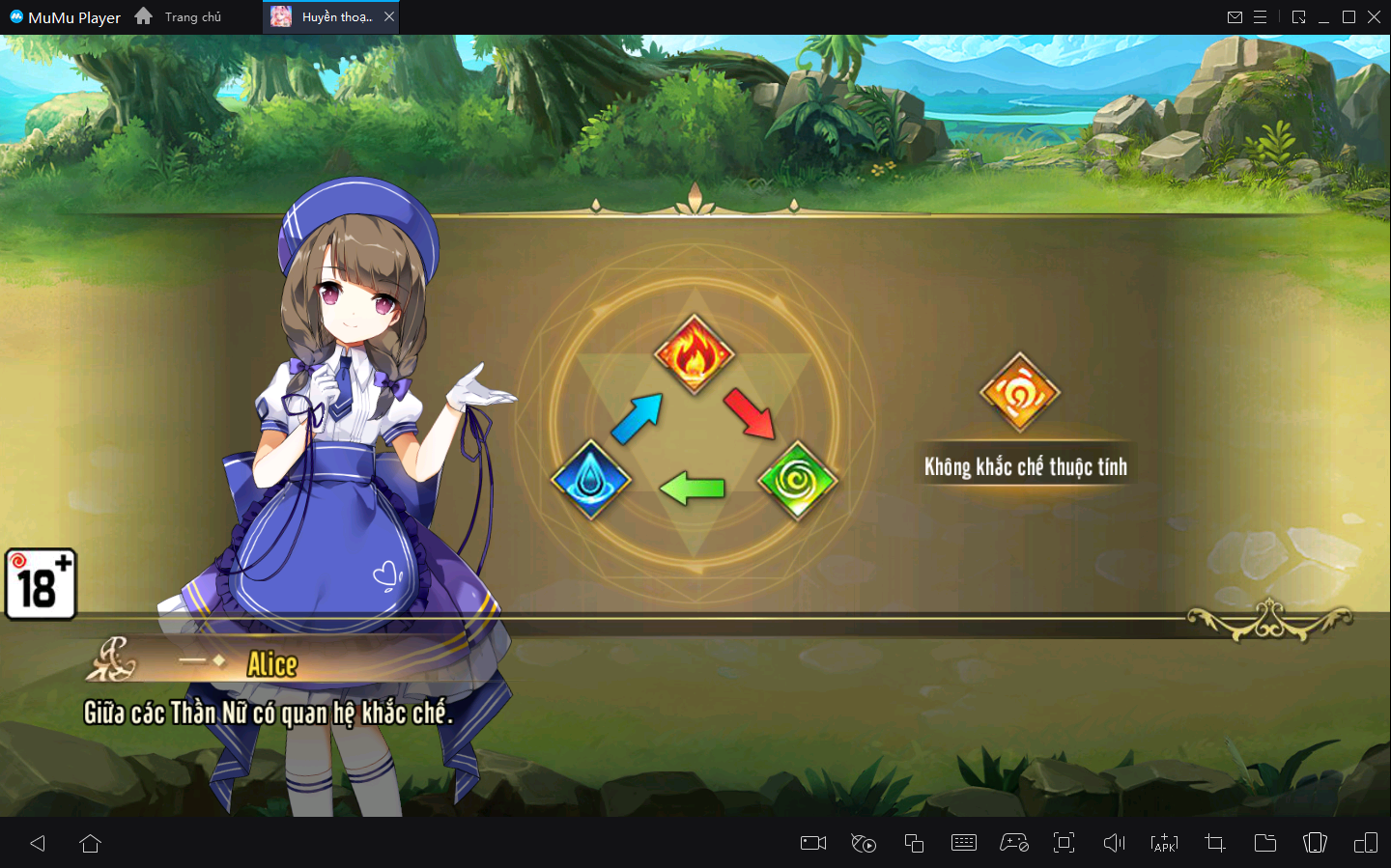Advance Alice's dialogue text box
Screen dimensions: 1391x868
676,713
